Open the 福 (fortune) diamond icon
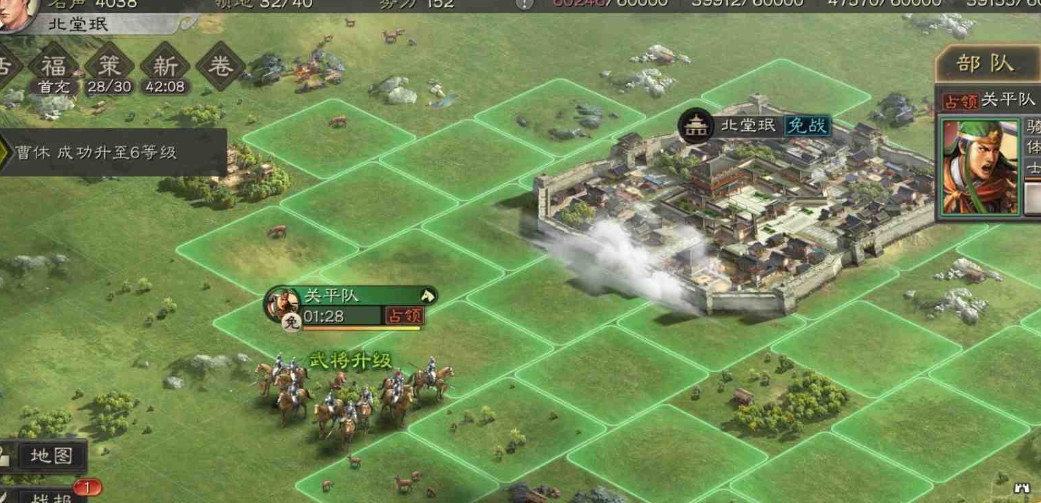This screenshot has width=1041, height=503. click(52, 66)
